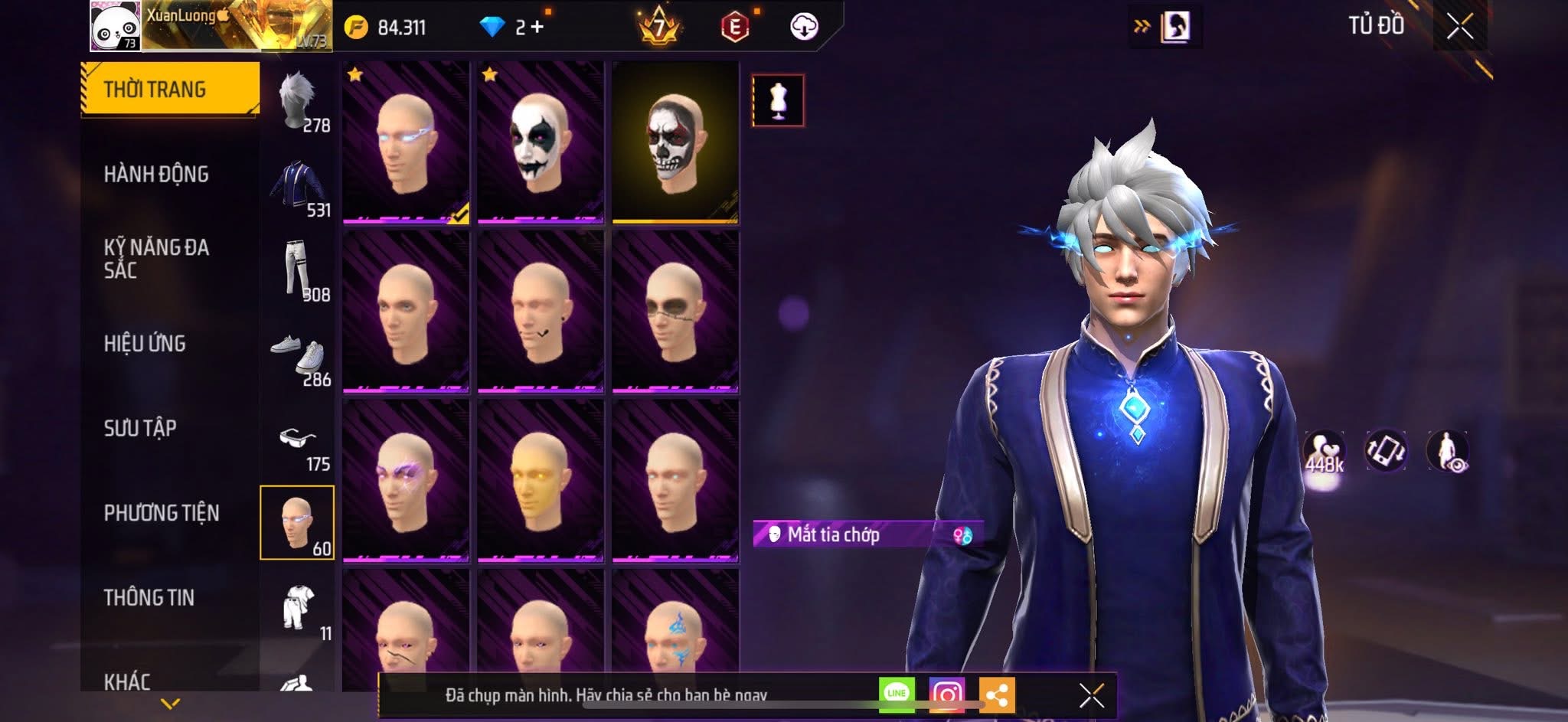Select the Kỹ Năng Đa Sắc section
The height and width of the screenshot is (722, 1568).
click(x=156, y=259)
